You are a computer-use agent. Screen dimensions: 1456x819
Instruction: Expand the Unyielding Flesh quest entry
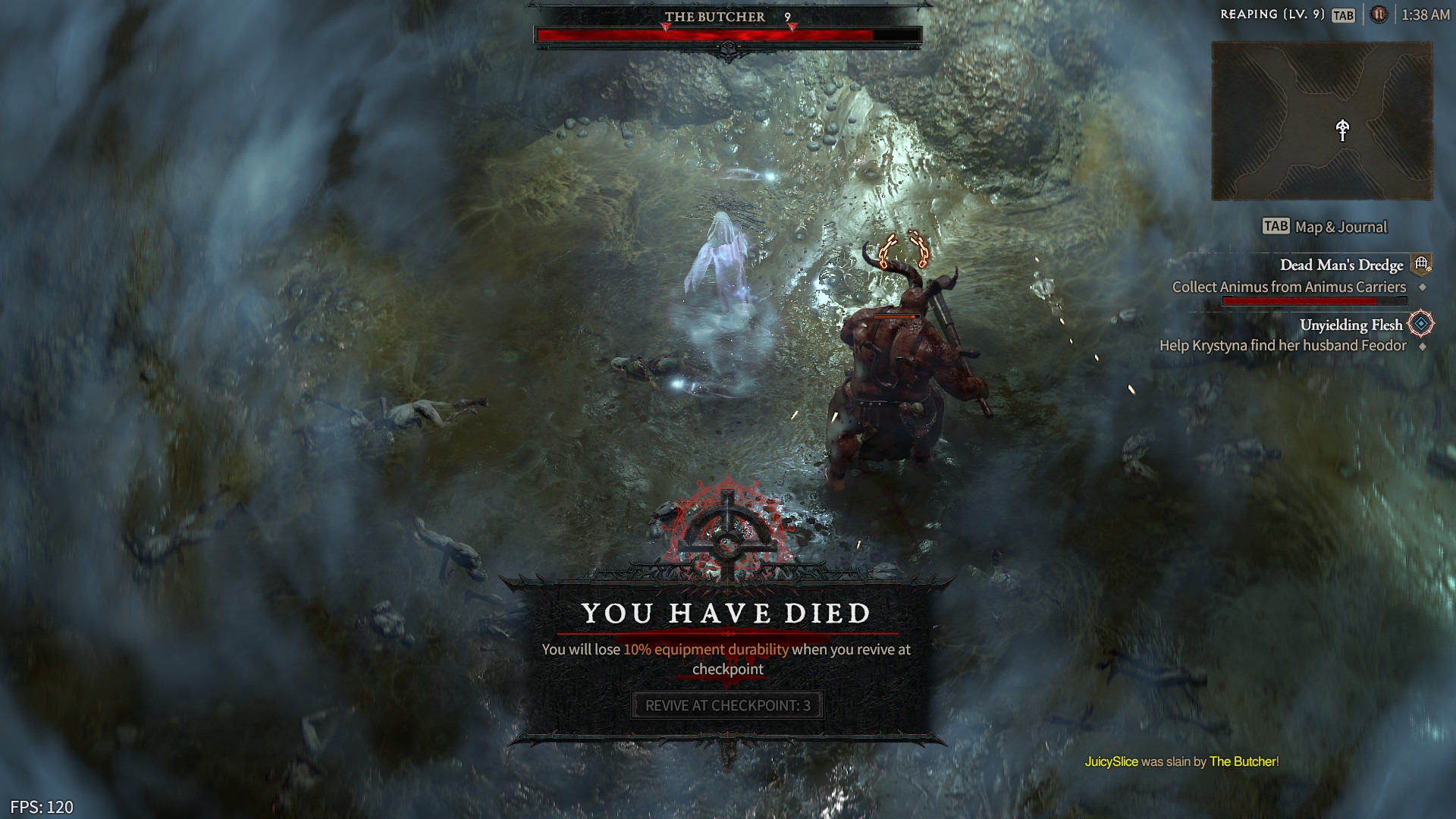1353,324
